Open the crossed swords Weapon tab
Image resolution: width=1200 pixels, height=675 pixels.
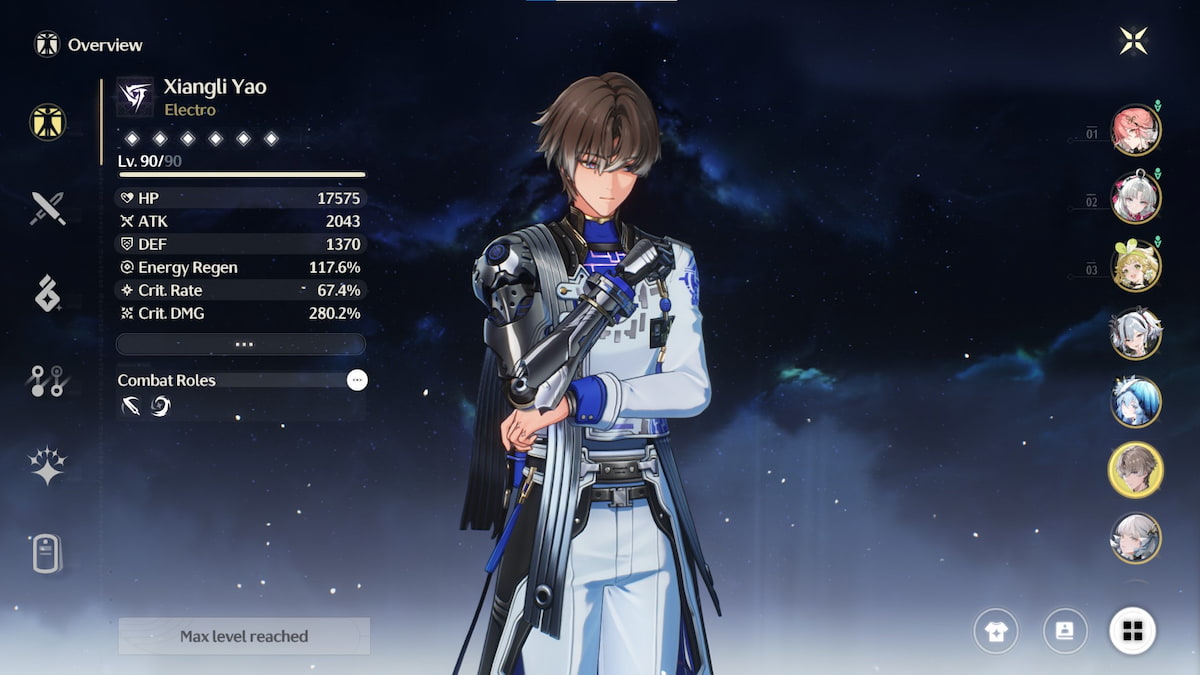pos(48,208)
